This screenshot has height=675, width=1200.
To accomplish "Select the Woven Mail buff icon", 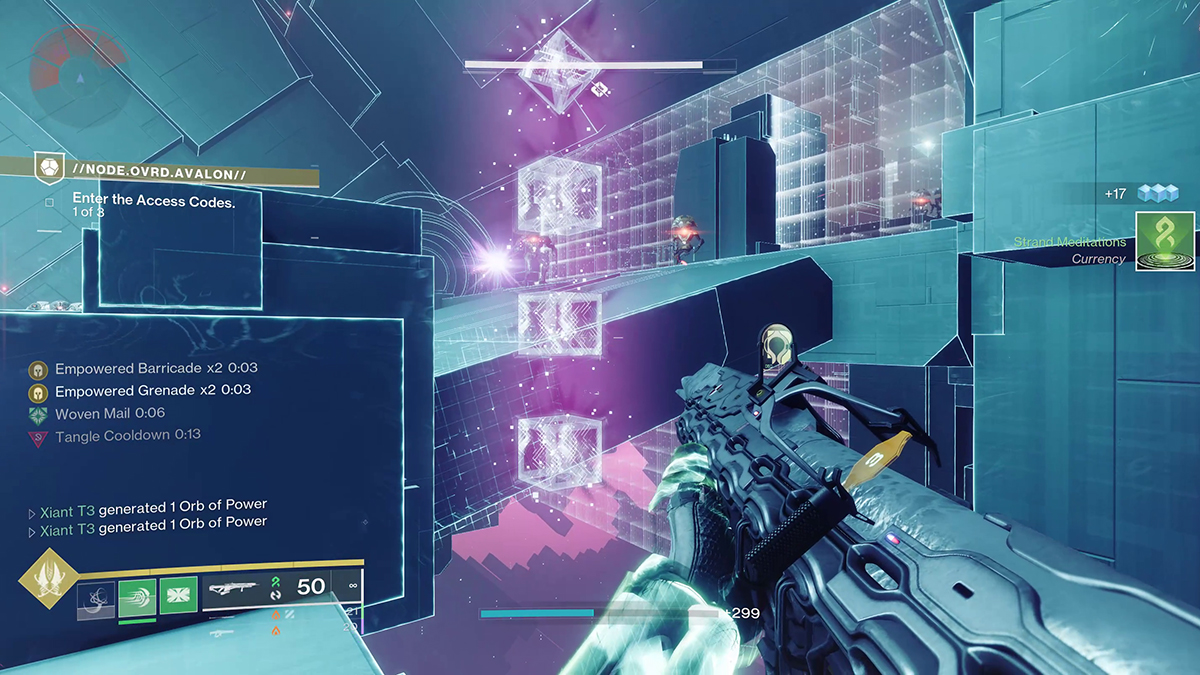I will pos(38,414).
